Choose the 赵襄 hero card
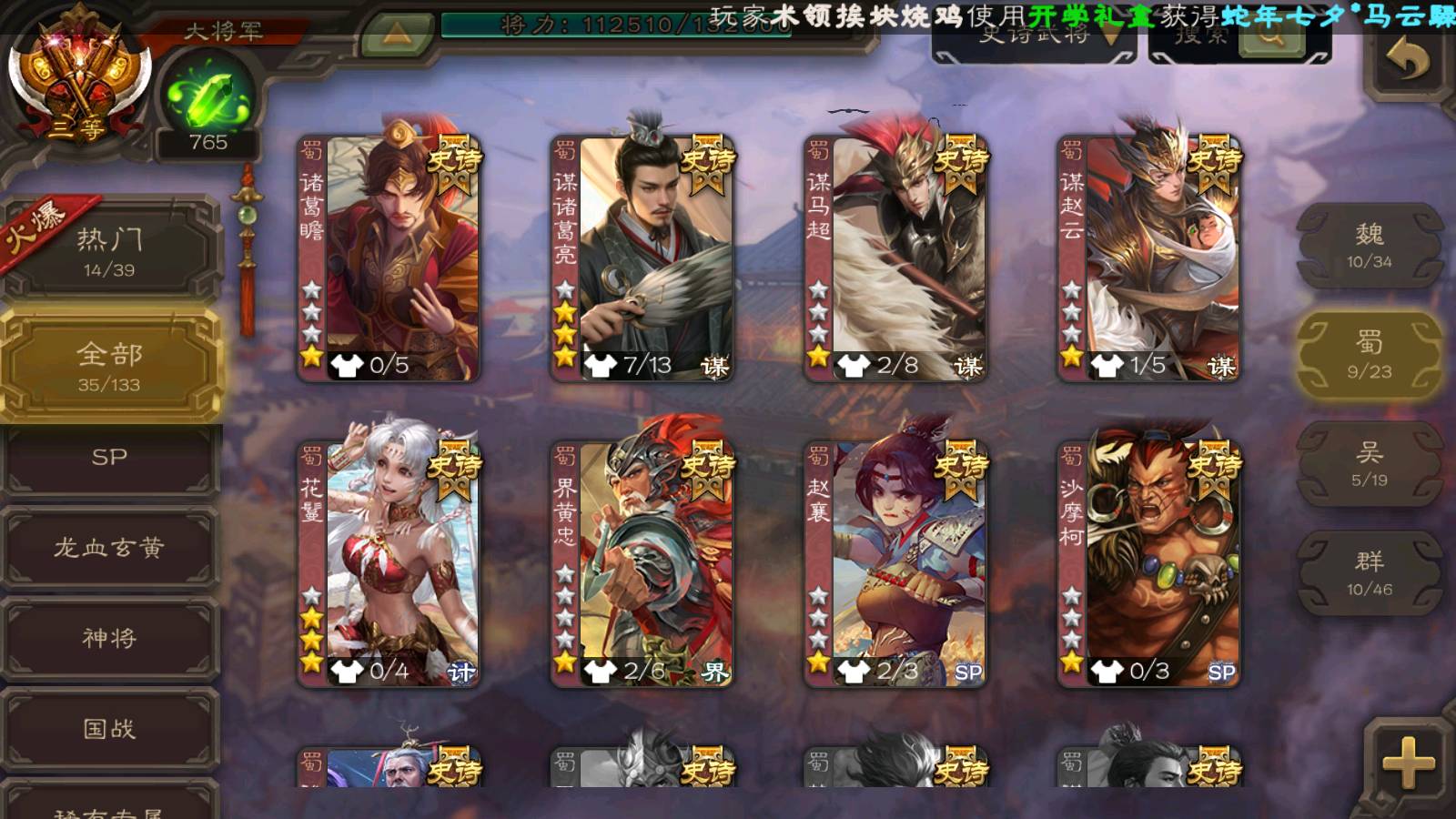 point(895,564)
